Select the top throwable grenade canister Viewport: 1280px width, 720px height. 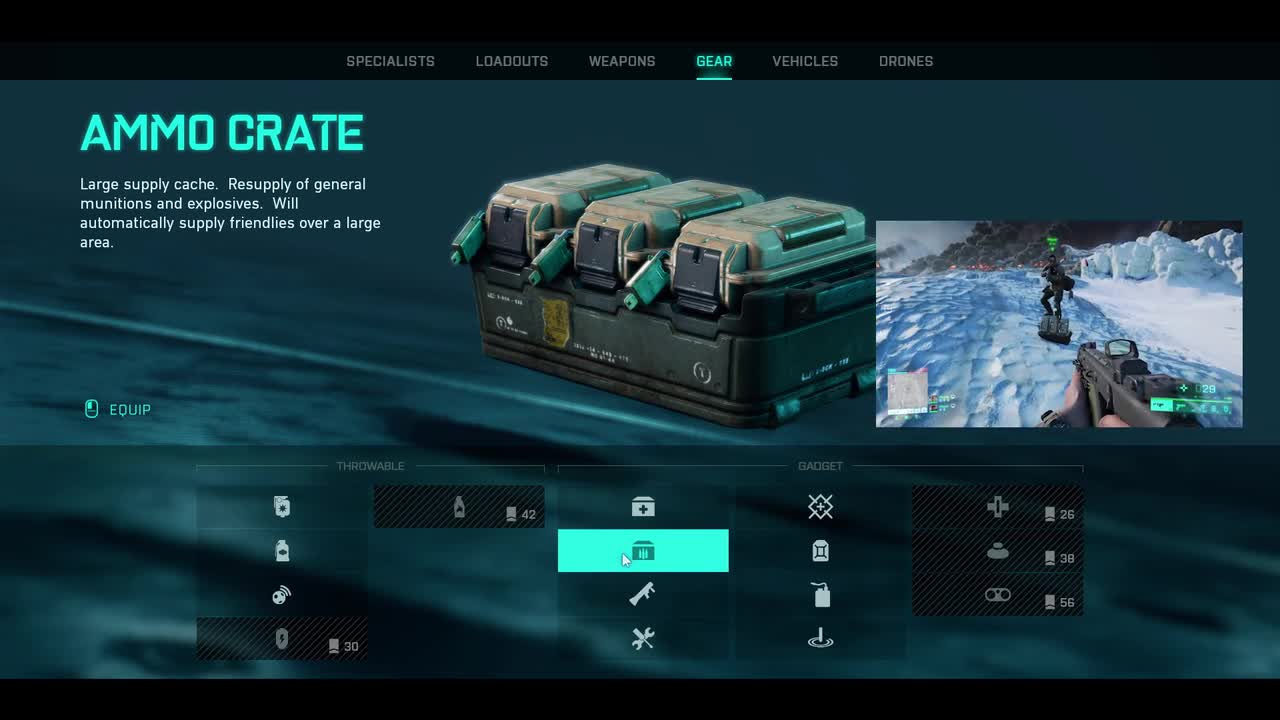click(282, 507)
